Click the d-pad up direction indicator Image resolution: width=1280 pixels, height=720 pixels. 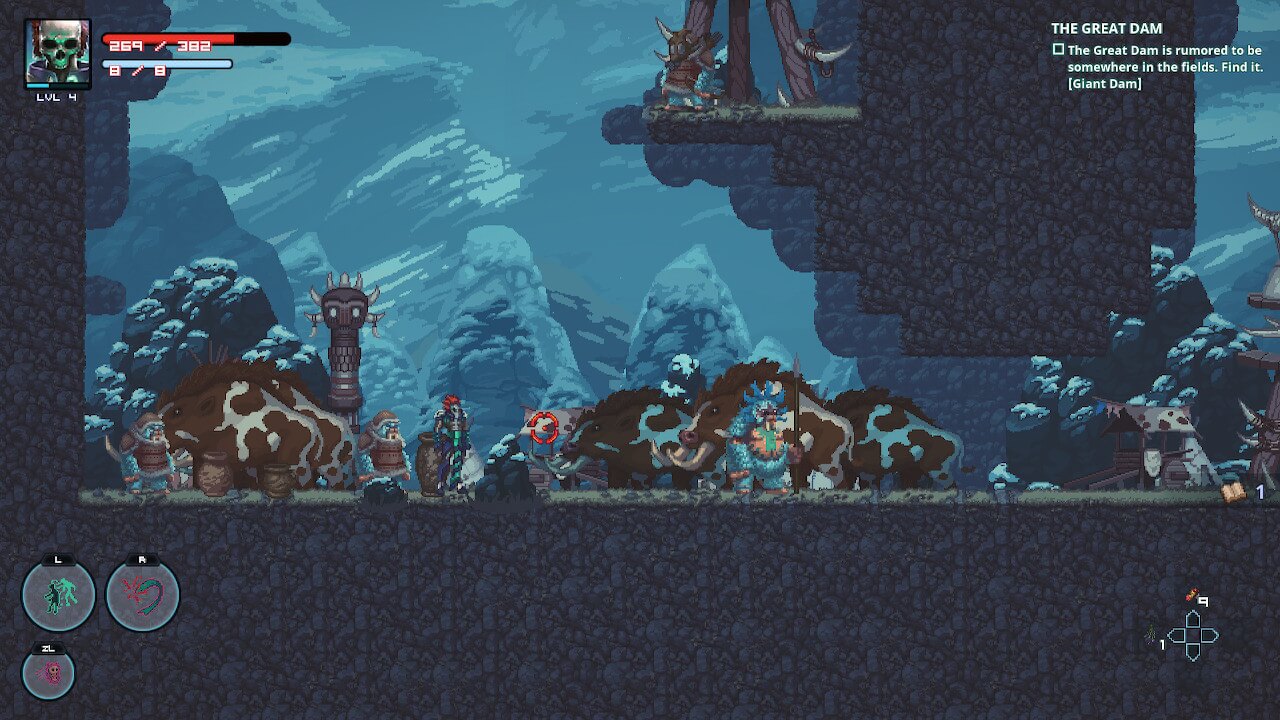click(1192, 619)
